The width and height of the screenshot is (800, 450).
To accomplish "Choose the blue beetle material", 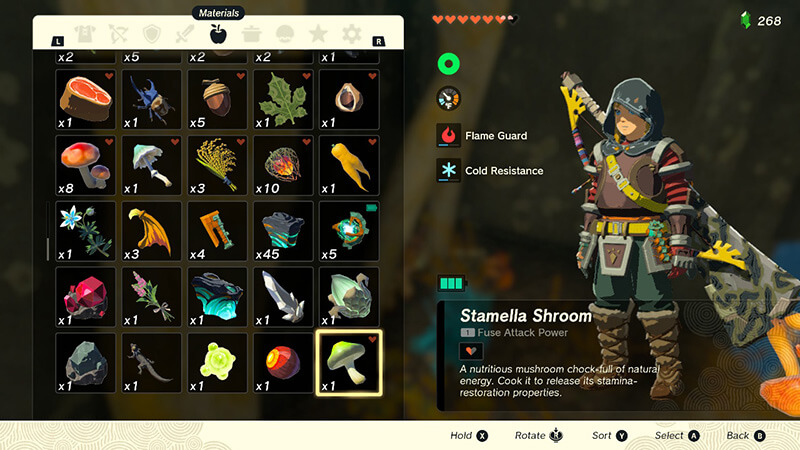I will click(x=152, y=98).
